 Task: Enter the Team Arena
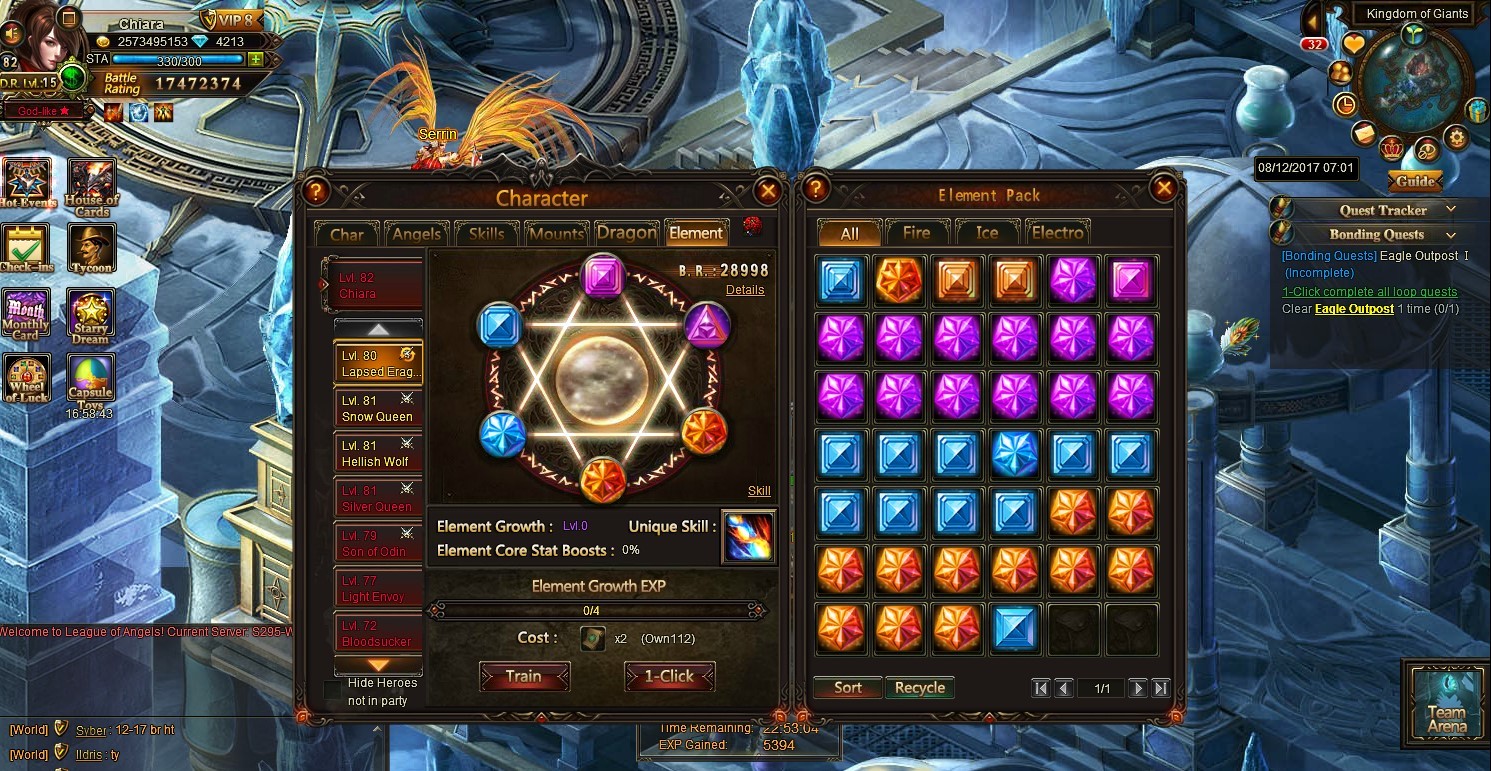(x=1445, y=700)
